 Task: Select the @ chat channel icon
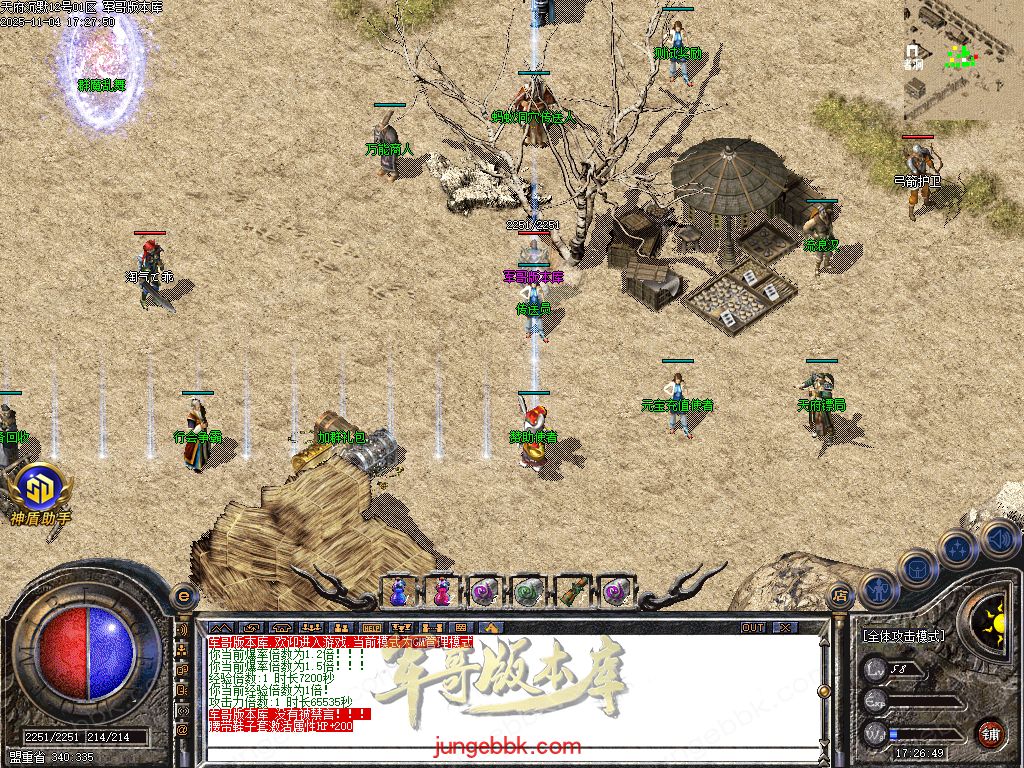pos(182,729)
